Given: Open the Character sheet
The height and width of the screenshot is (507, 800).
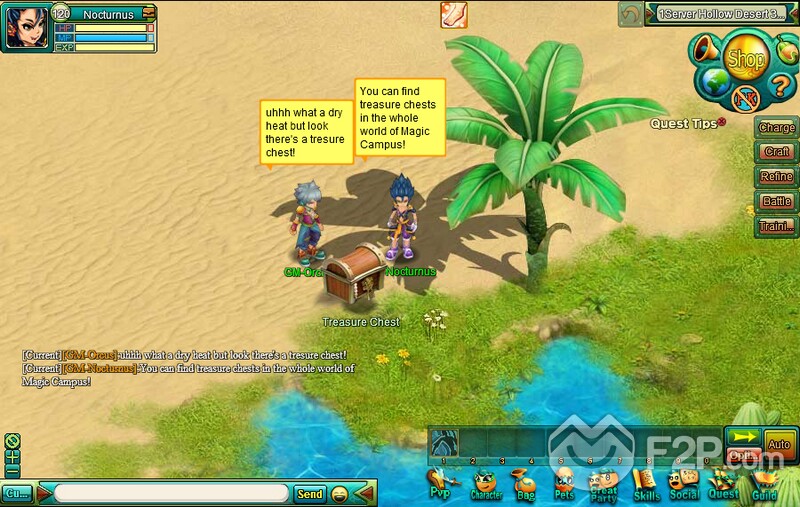Looking at the screenshot, I should click(485, 487).
